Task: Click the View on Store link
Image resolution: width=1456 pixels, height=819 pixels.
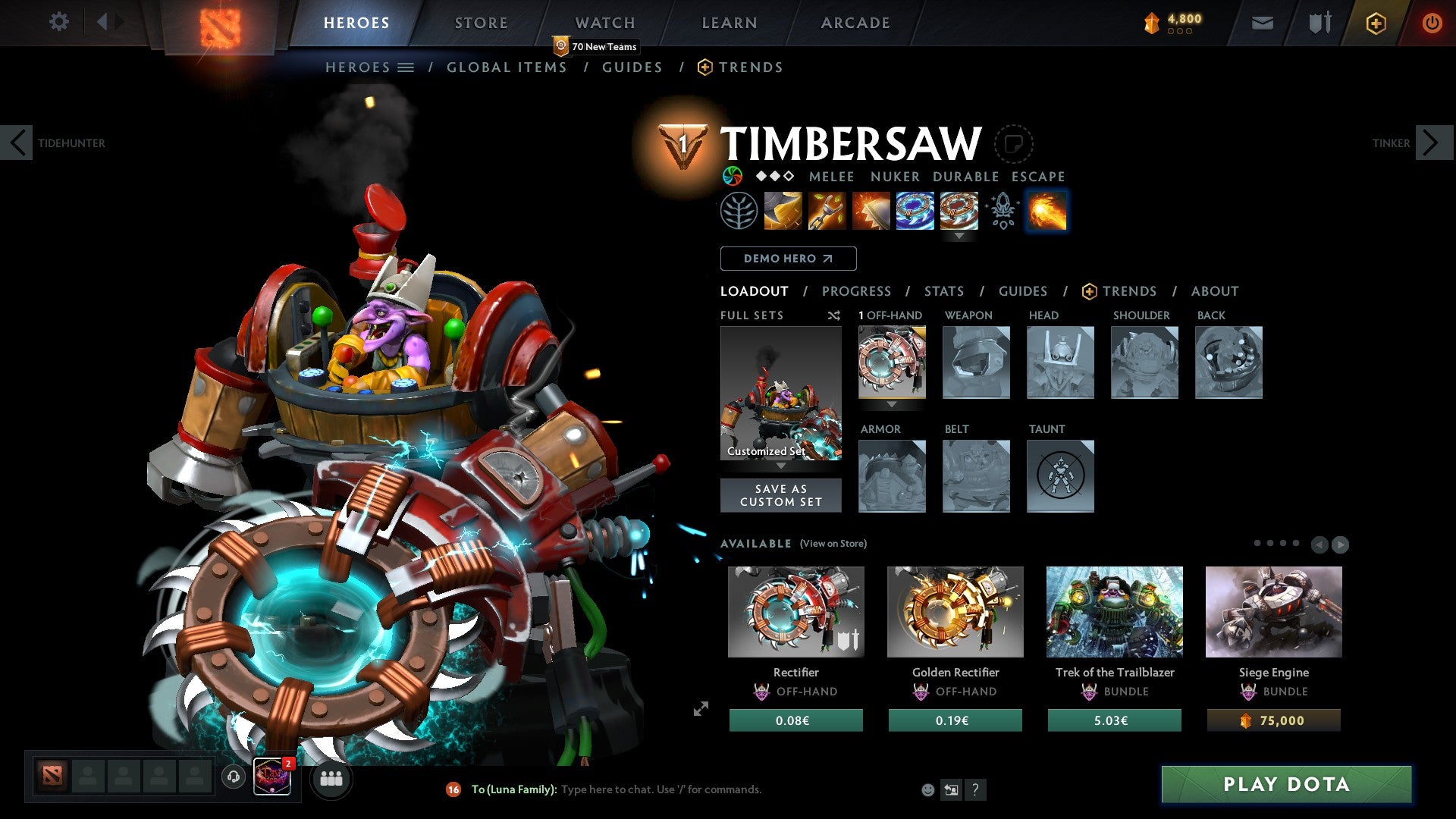Action: coord(833,544)
